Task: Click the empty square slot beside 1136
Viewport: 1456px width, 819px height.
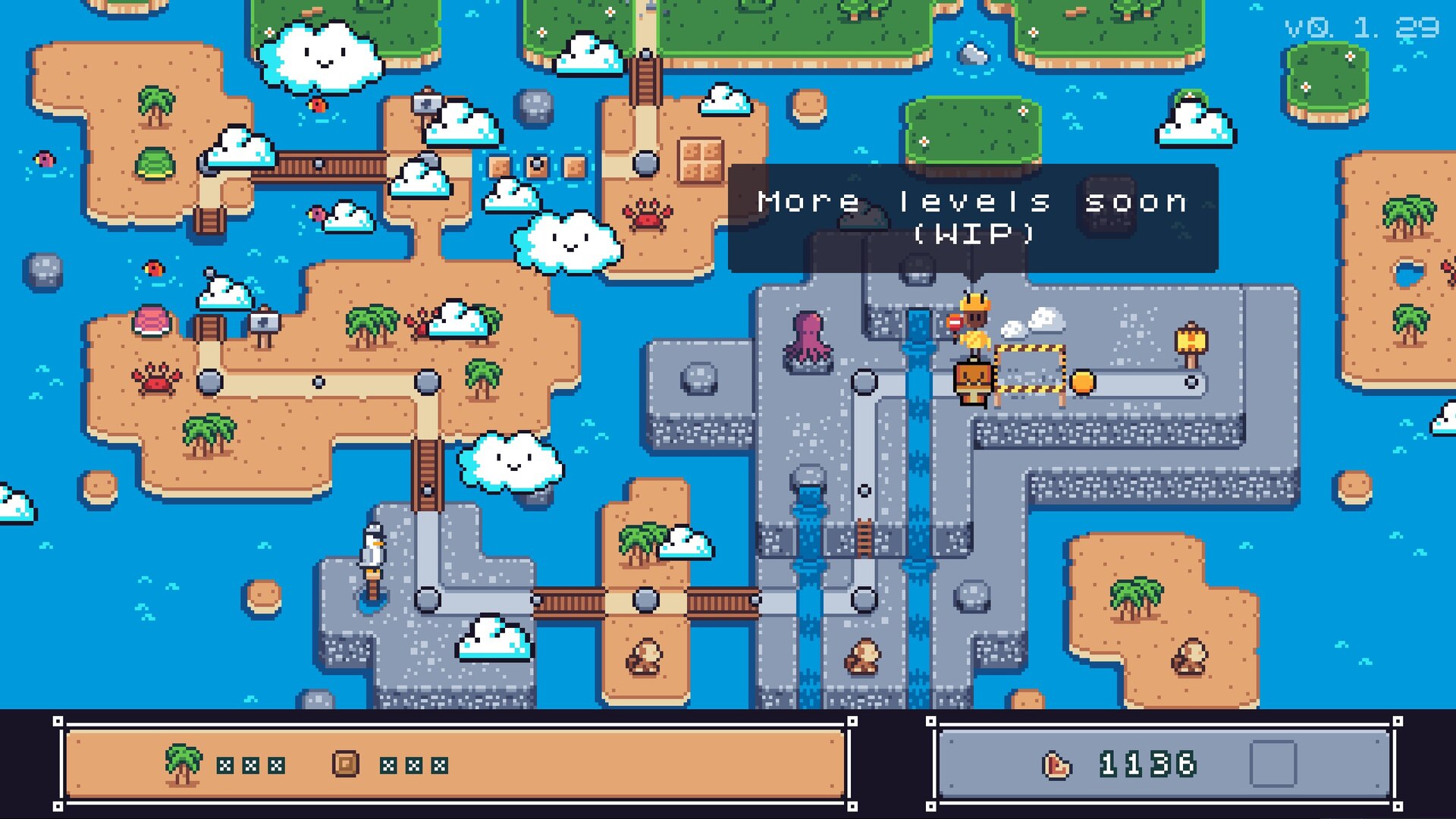Action: pyautogui.click(x=1272, y=764)
